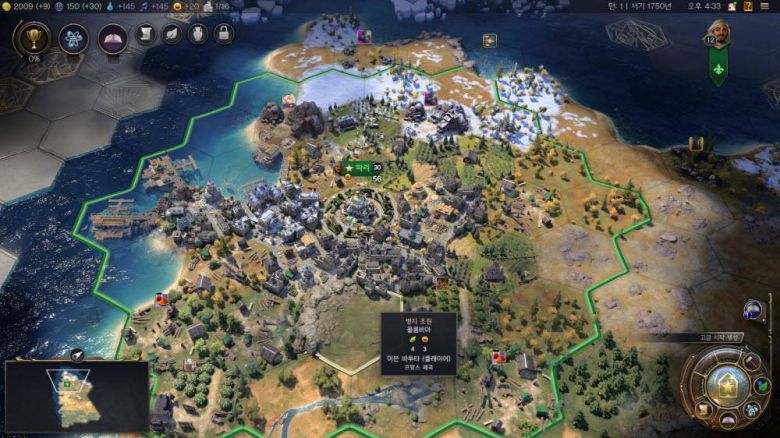Screen dimensions: 780x438
Task: Open the leader portrait in the diplomacy ribbon
Action: point(717,33)
